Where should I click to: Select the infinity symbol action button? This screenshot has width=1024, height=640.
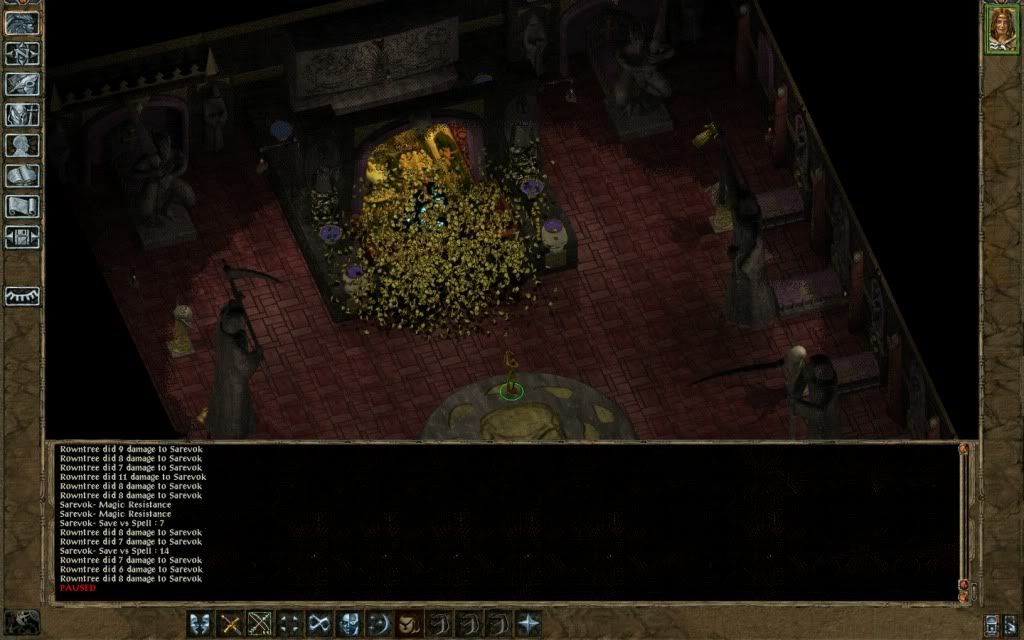(x=319, y=623)
